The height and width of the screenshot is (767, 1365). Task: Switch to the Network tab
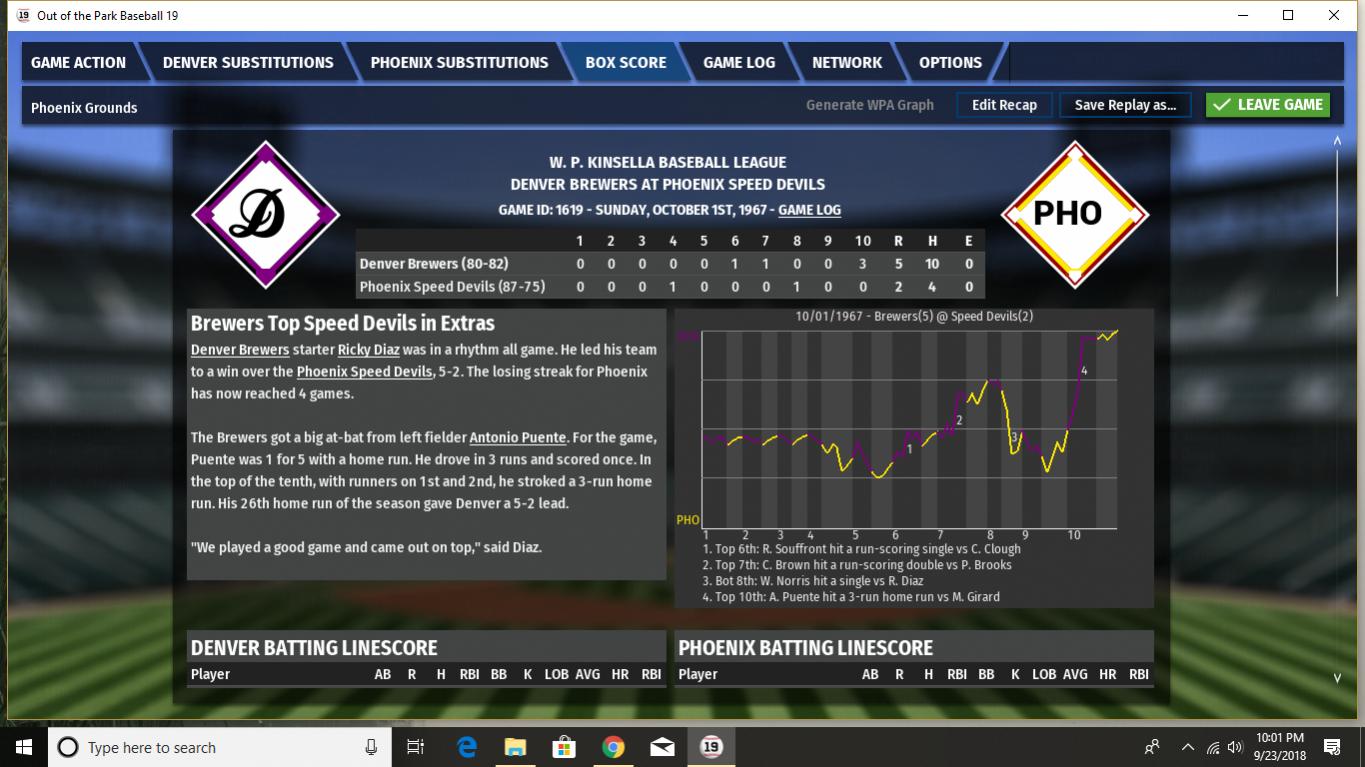(x=847, y=62)
